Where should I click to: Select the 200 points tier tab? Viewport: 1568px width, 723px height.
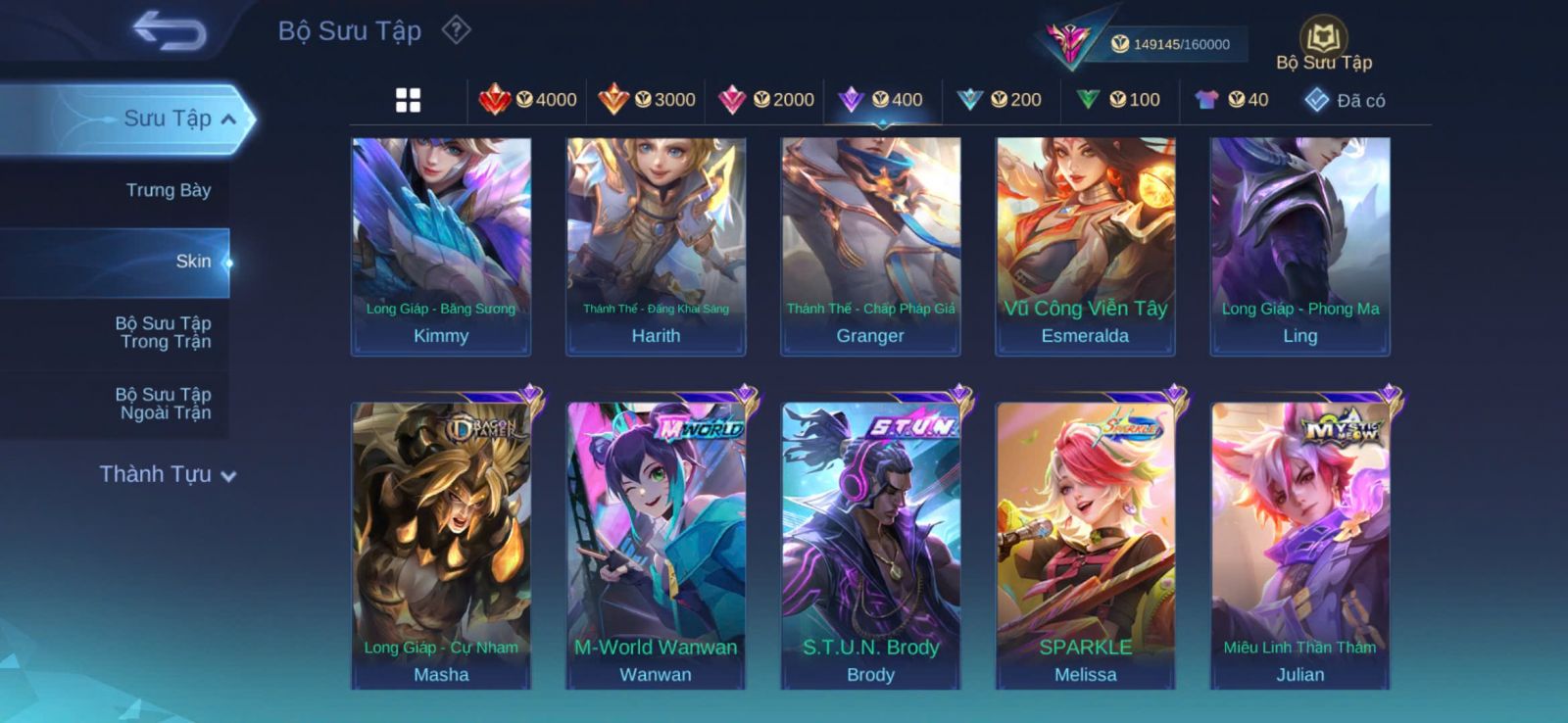[x=1000, y=100]
